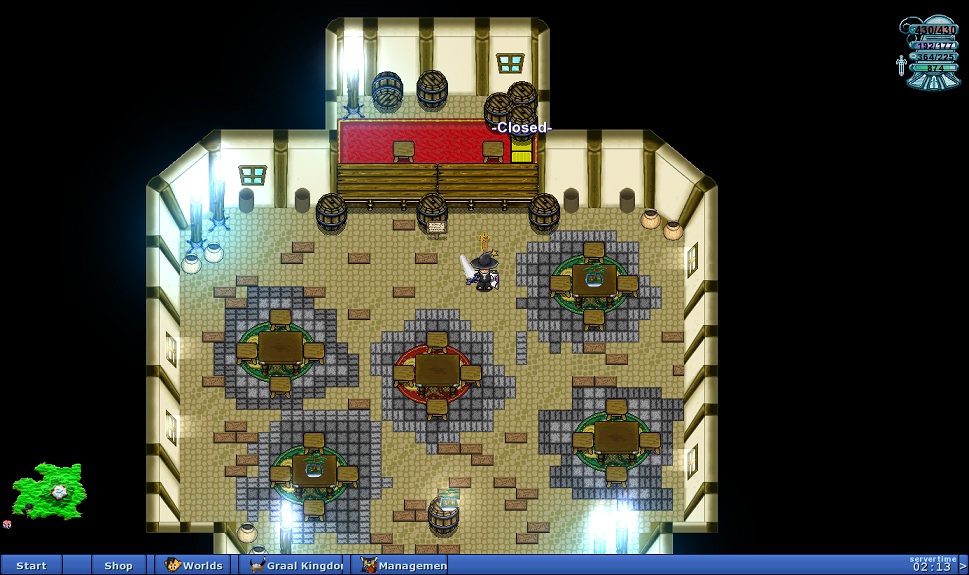Open the Start menu

(31, 565)
